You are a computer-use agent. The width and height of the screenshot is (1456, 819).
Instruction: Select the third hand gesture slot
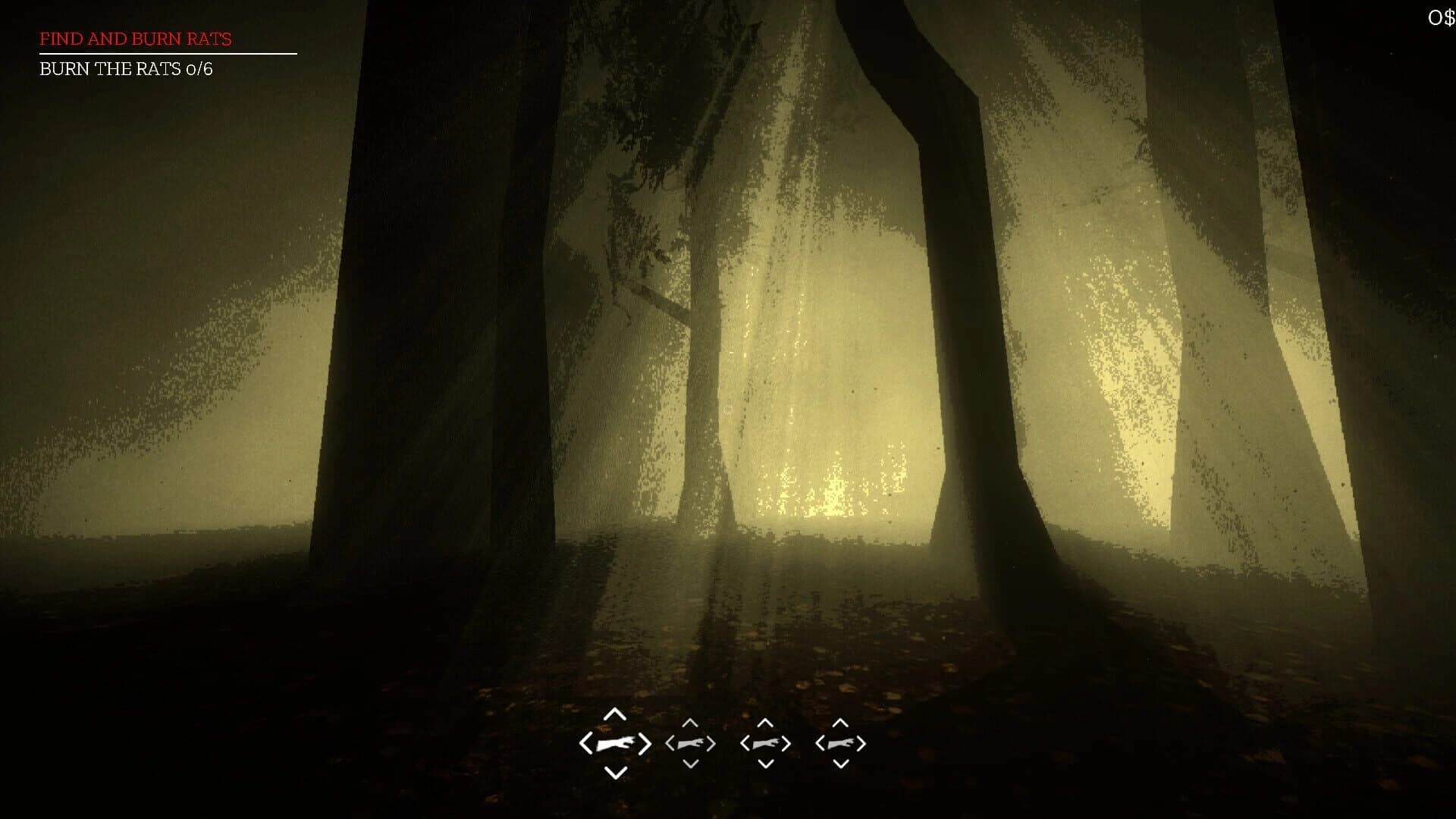(764, 743)
